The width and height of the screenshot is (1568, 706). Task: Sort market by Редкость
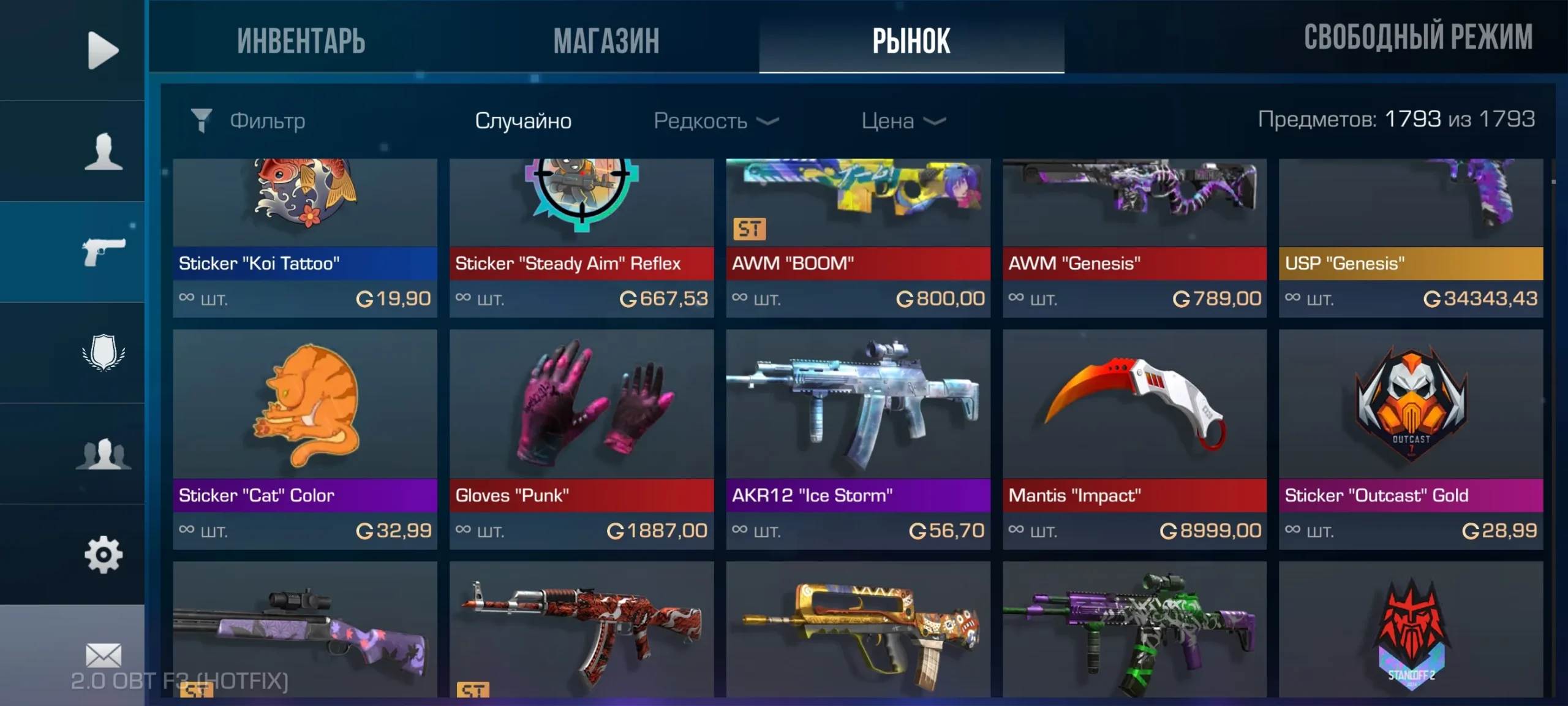pyautogui.click(x=715, y=121)
